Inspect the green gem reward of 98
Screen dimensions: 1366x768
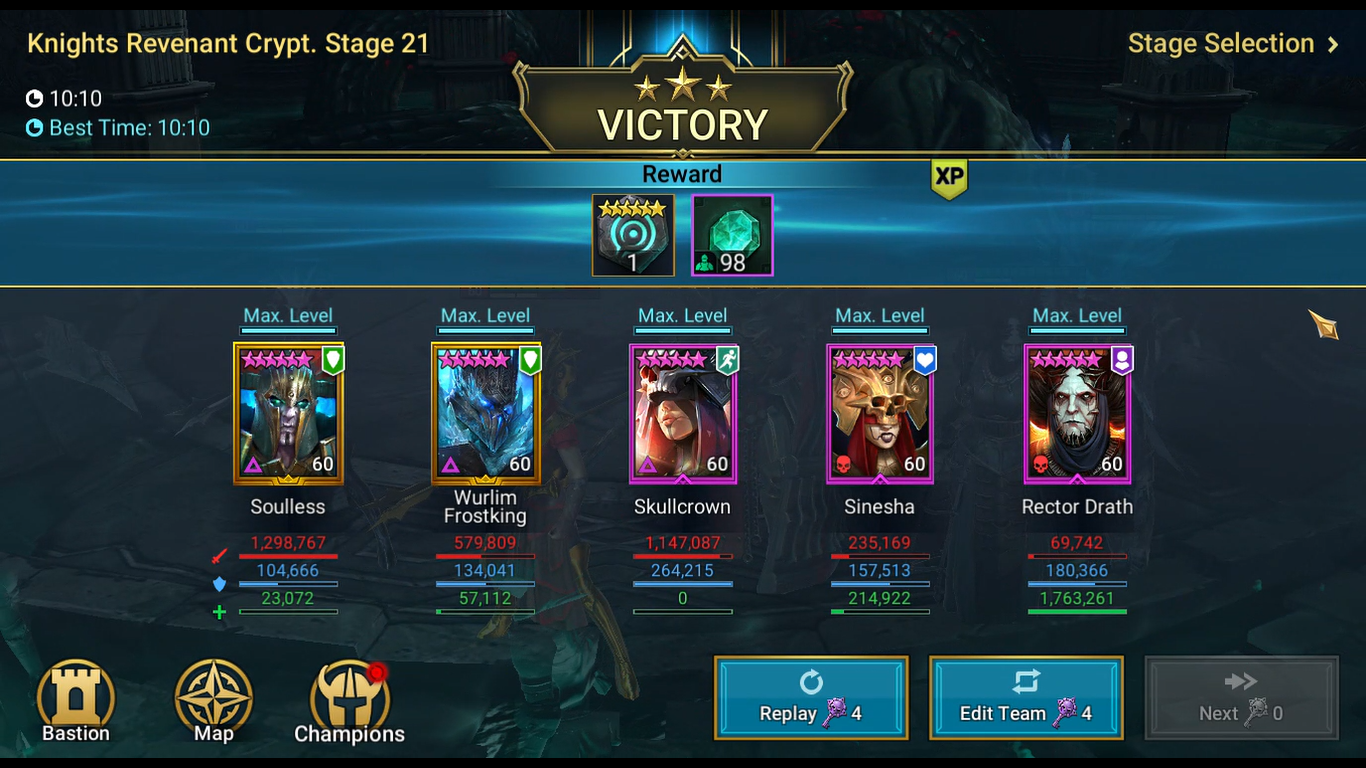coord(732,235)
